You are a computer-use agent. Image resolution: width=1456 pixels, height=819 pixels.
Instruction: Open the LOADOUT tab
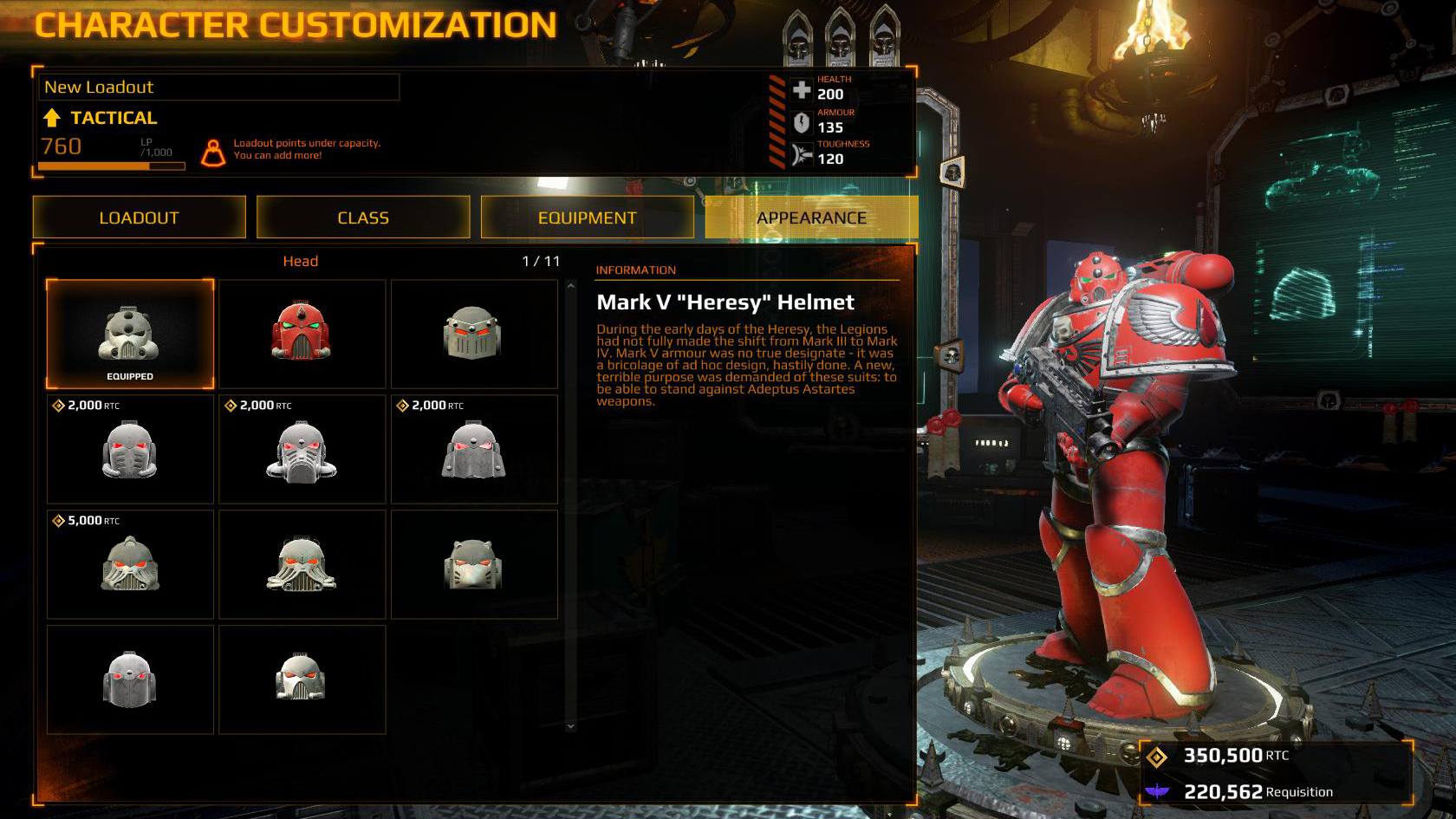[139, 218]
